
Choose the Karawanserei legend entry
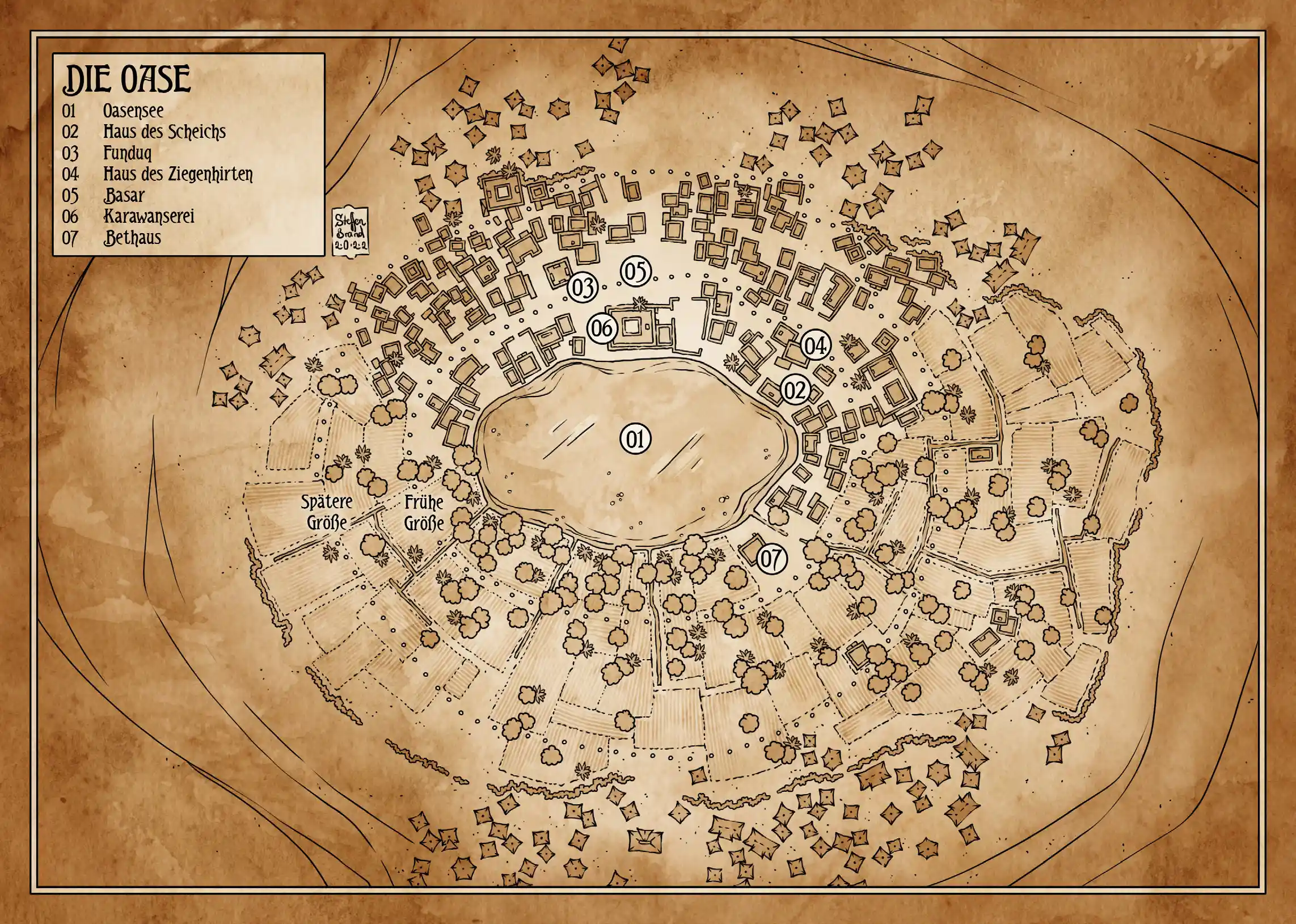pos(149,216)
